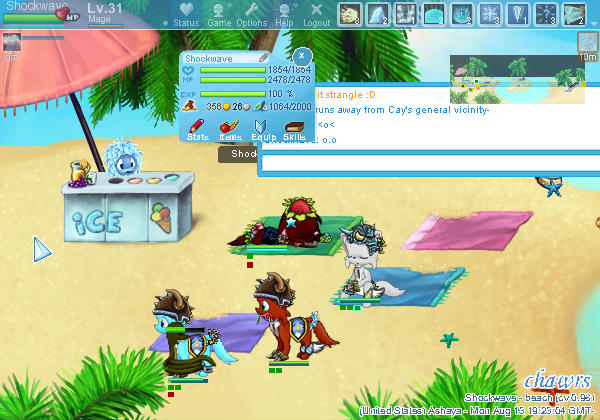Open the Game menu
600x420 pixels.
point(219,14)
